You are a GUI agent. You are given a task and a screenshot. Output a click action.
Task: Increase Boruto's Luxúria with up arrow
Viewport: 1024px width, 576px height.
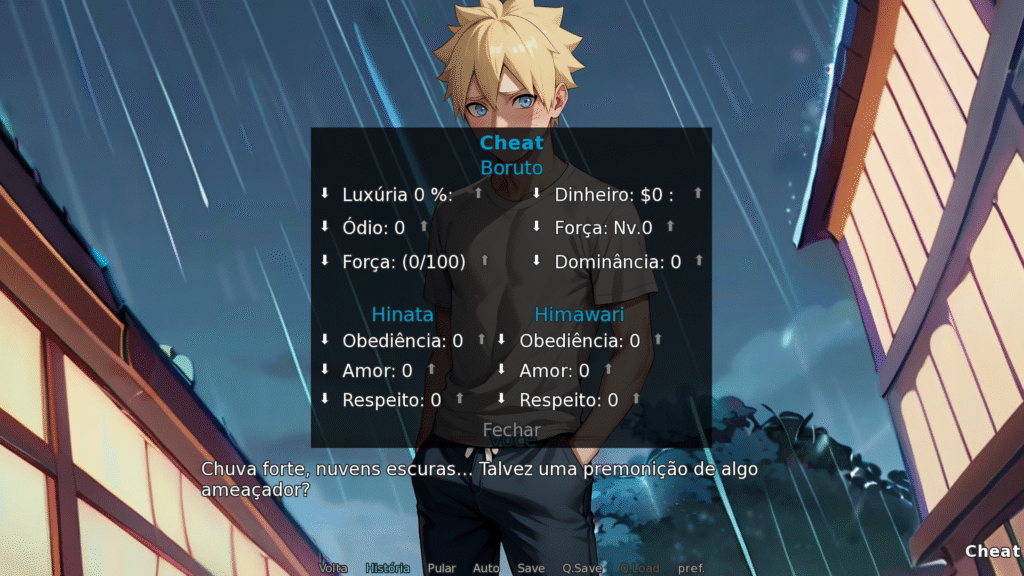point(478,193)
